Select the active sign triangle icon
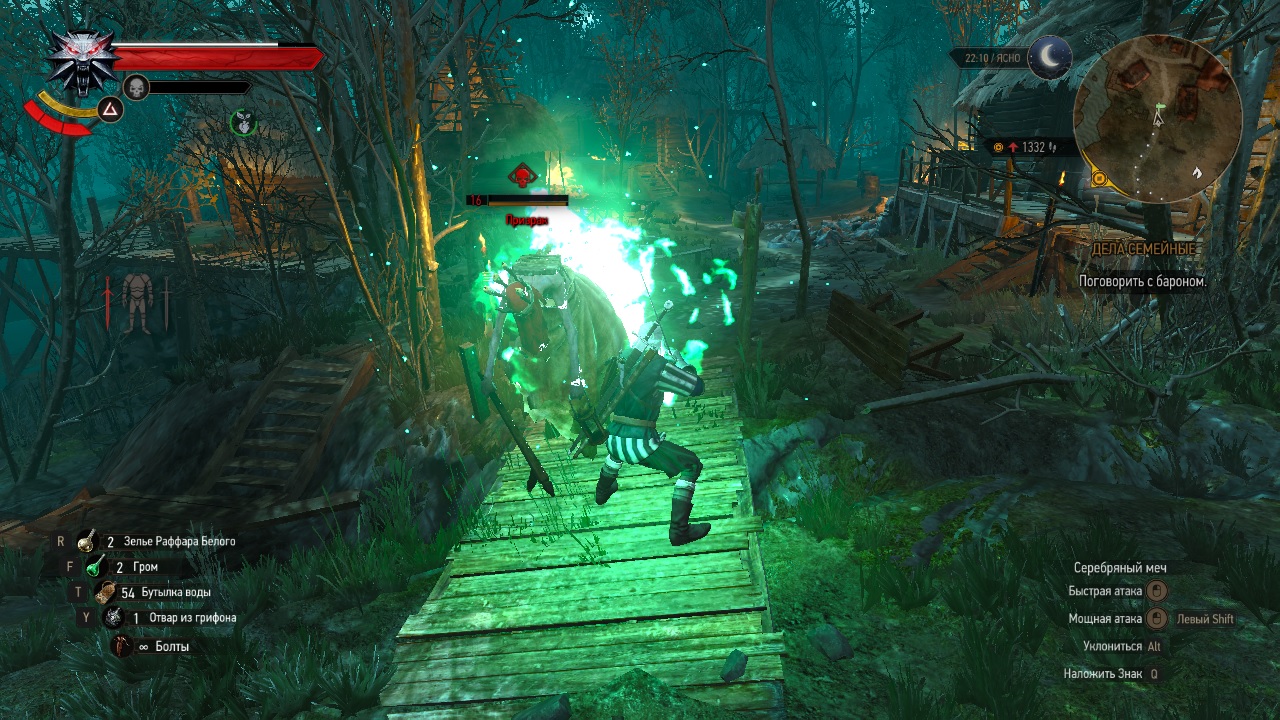This screenshot has width=1280, height=720. click(110, 110)
